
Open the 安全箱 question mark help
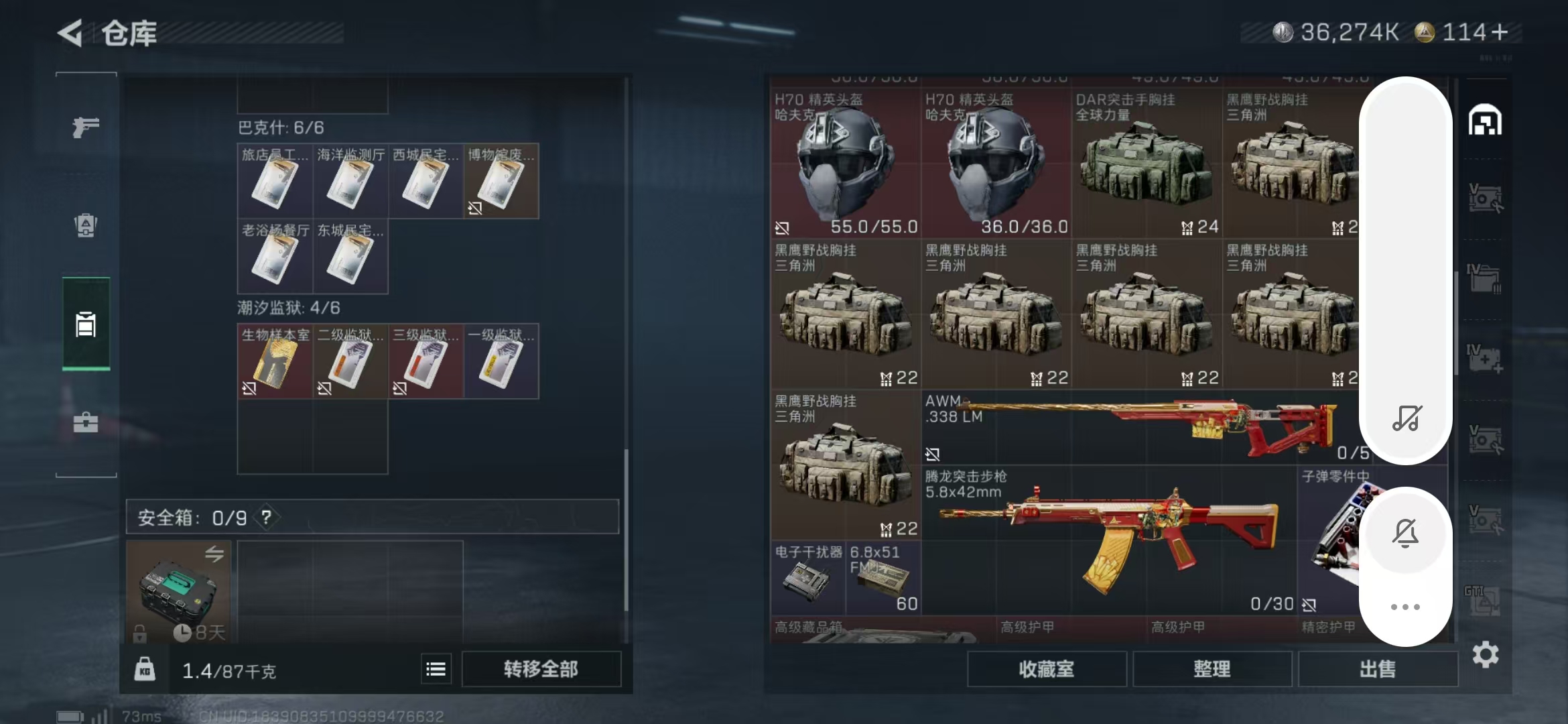(266, 517)
